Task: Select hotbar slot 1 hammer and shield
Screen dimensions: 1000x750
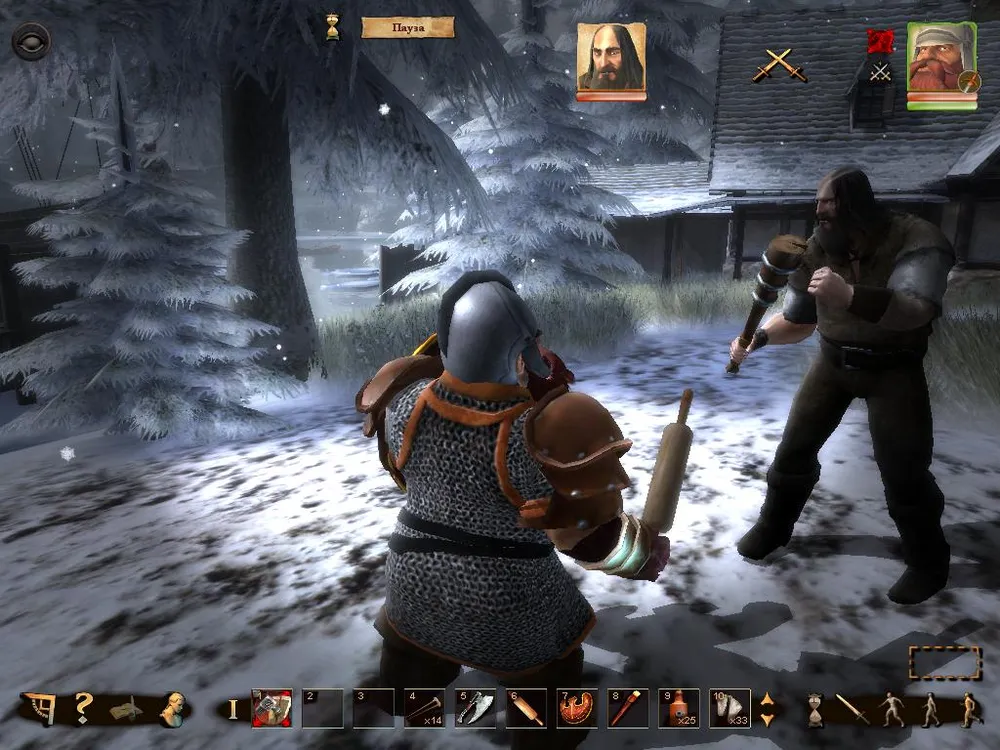Action: coord(271,708)
